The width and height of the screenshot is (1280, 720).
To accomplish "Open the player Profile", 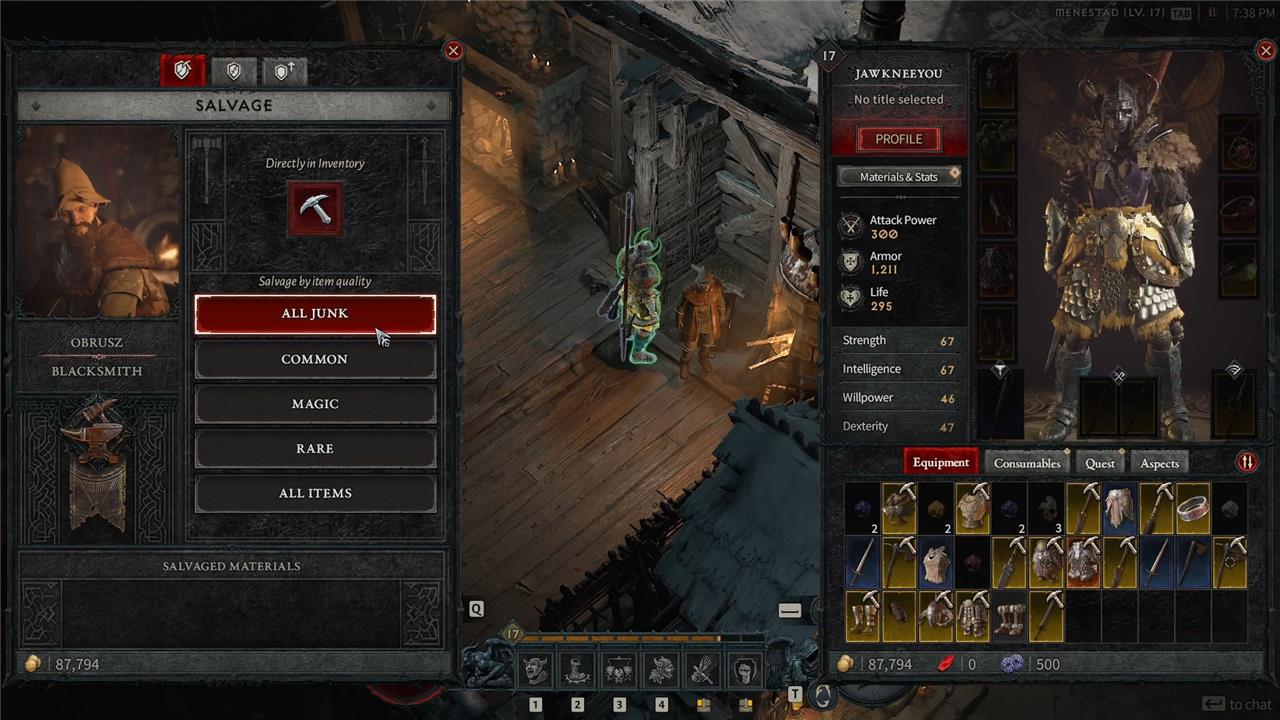I will tap(898, 139).
